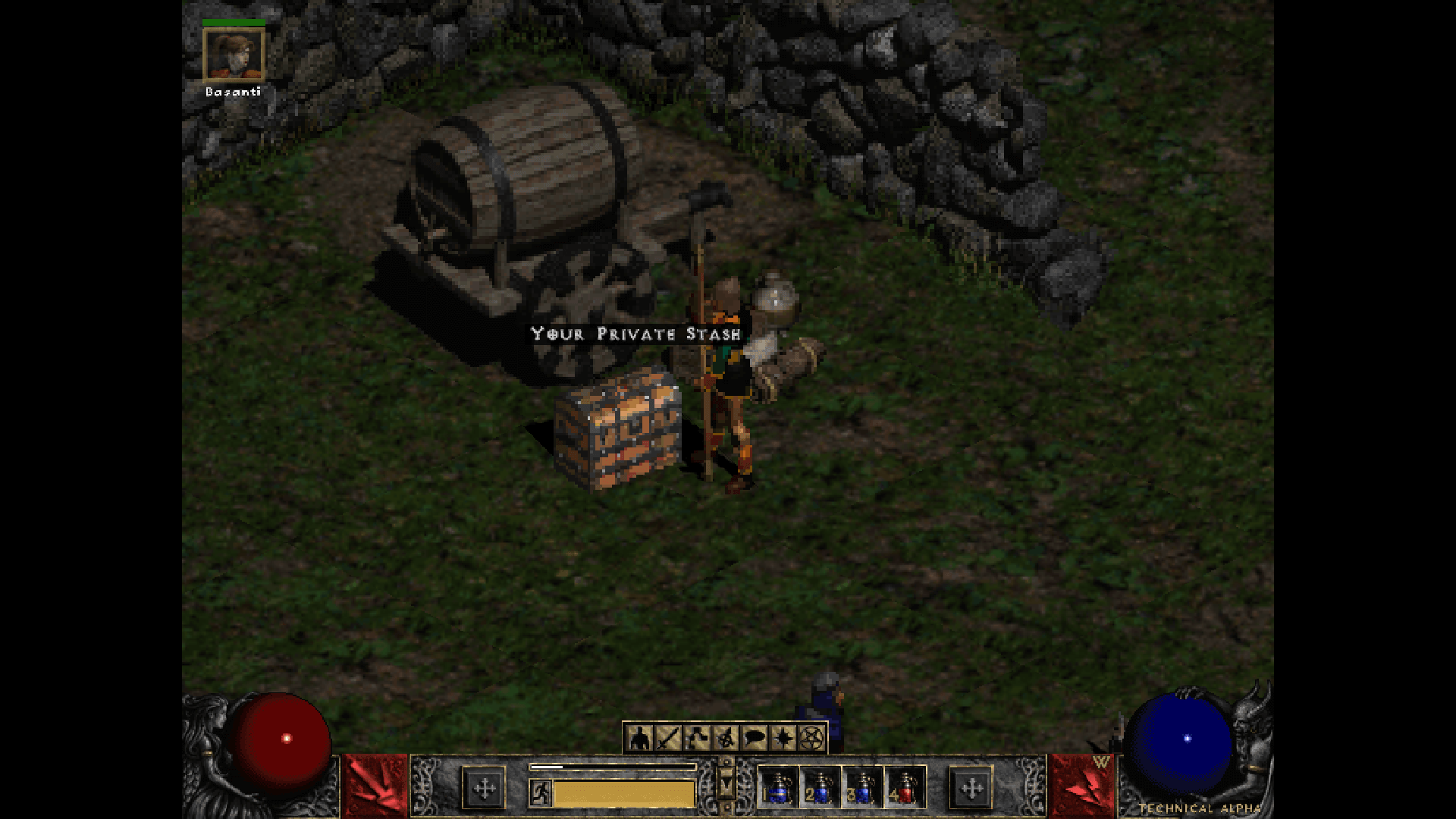Select the Basanti mercenary portrait
The image size is (1456, 819).
234,55
